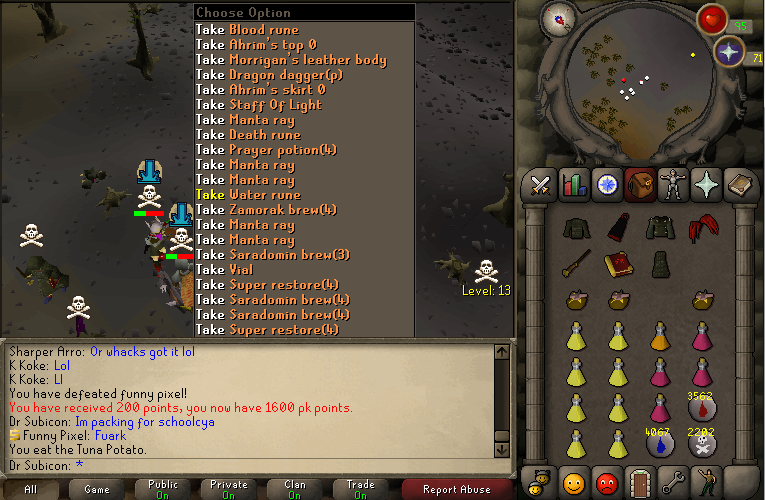Toggle the Trade chat filter

360,489
